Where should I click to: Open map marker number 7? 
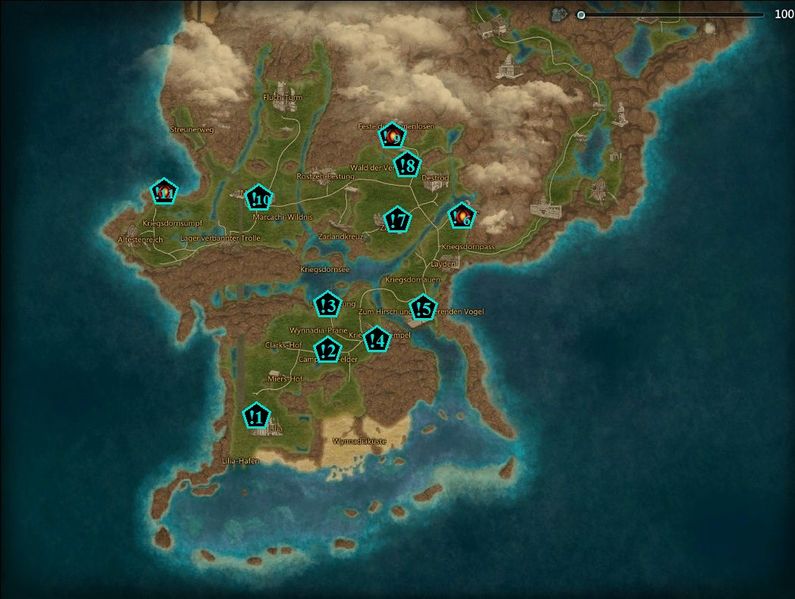click(398, 220)
